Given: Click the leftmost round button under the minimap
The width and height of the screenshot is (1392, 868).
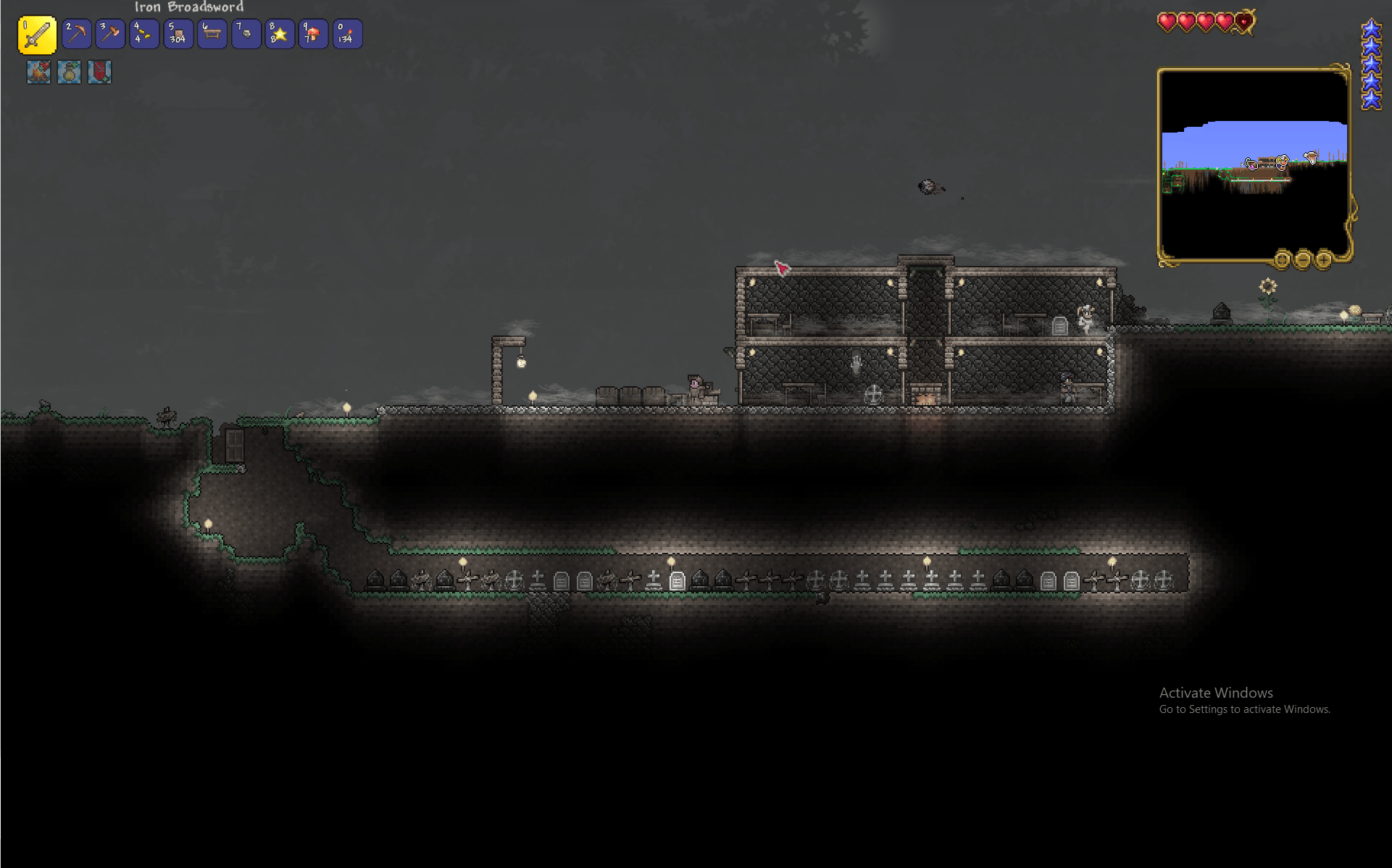Looking at the screenshot, I should [x=1281, y=259].
